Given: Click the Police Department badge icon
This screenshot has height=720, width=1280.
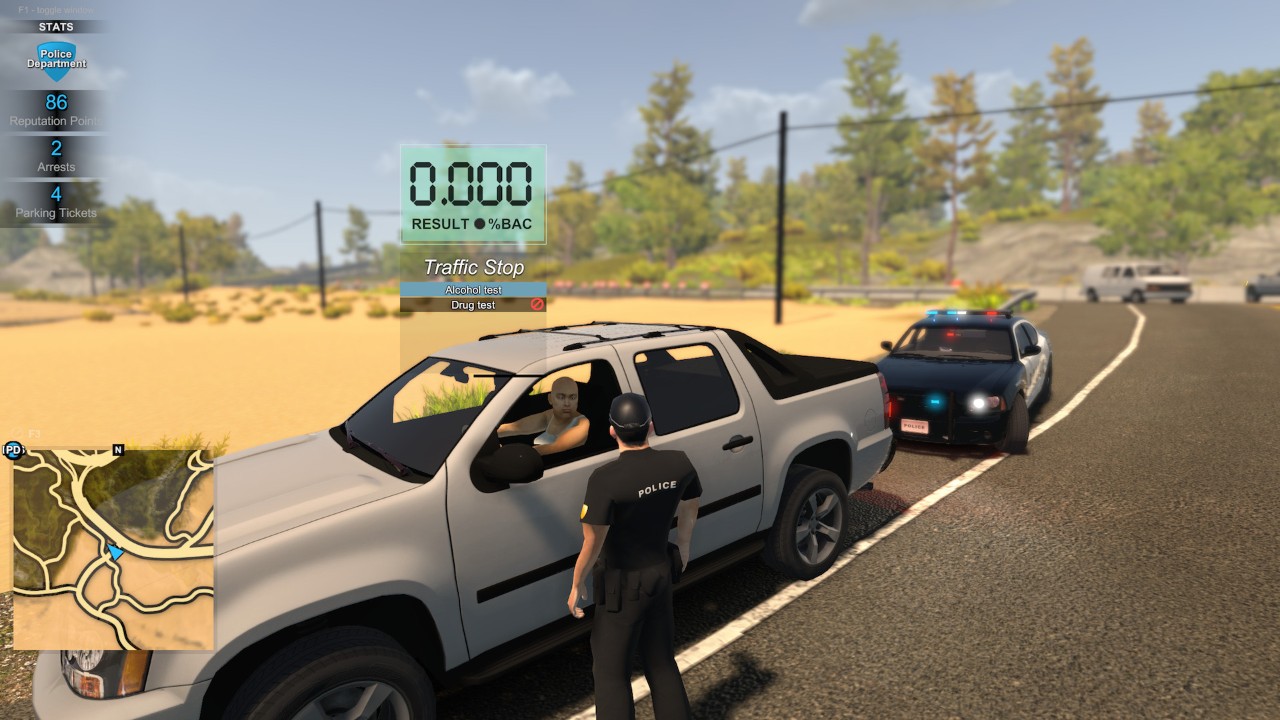Looking at the screenshot, I should (56, 61).
